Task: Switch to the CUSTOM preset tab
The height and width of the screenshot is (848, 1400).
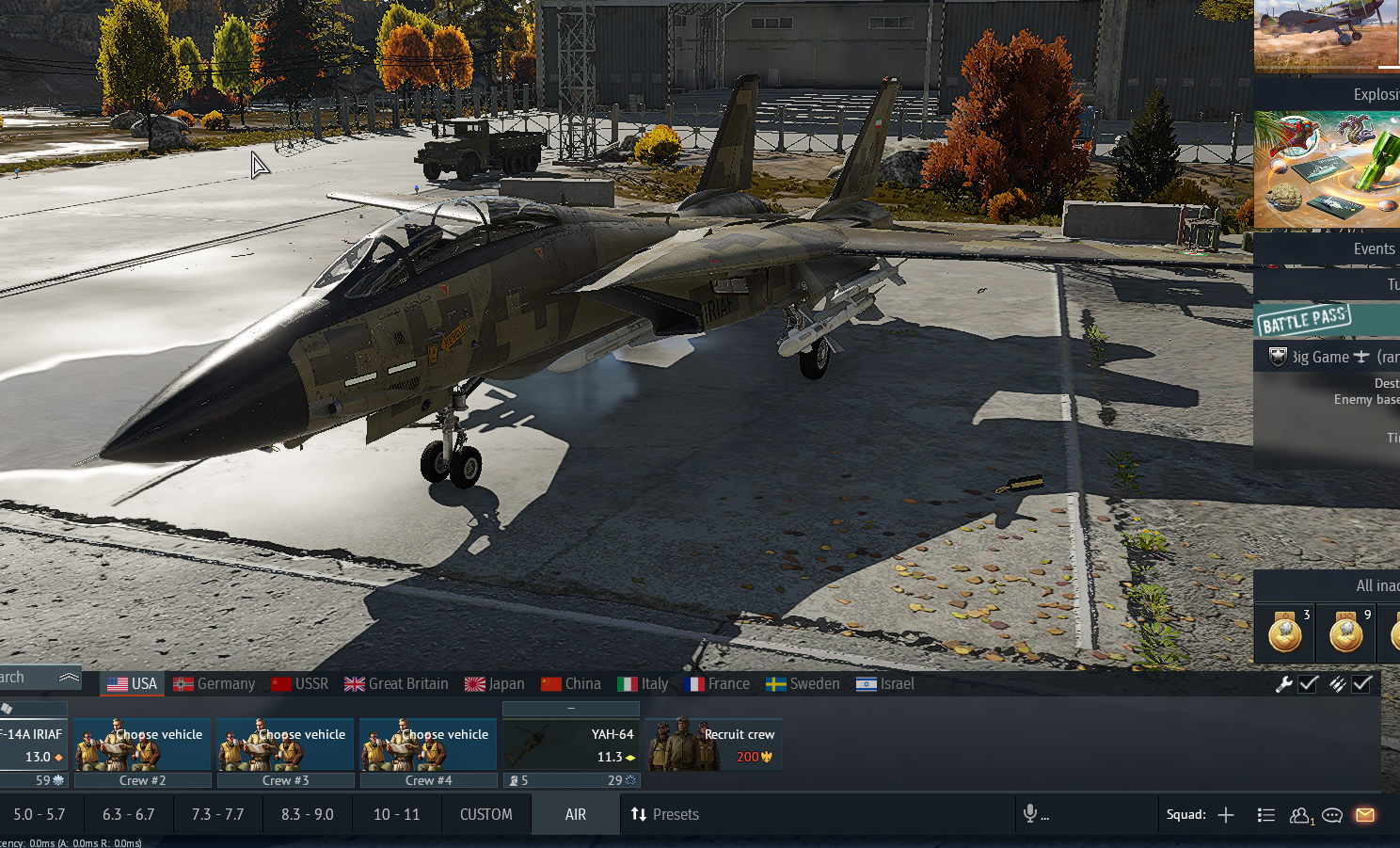Action: click(x=486, y=814)
